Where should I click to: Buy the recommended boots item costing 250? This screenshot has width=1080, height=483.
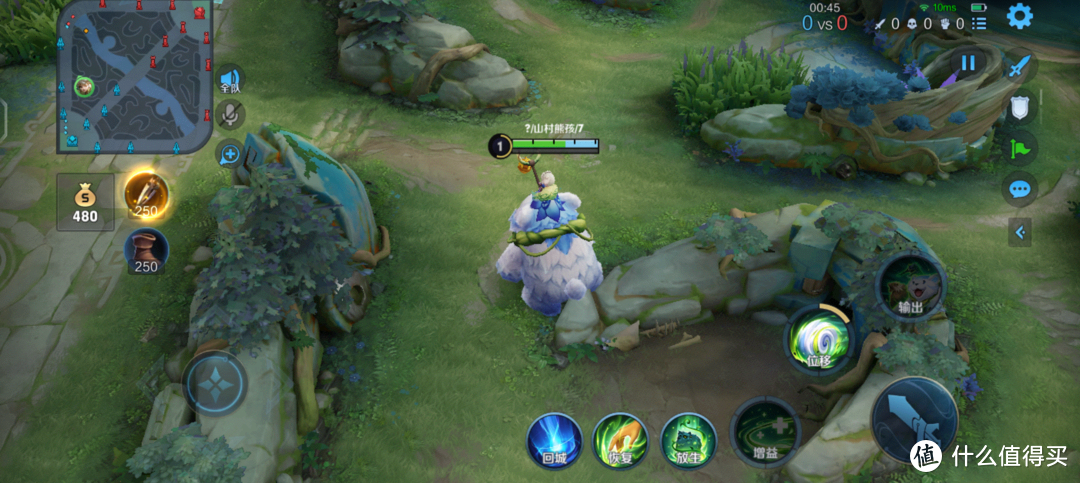(x=146, y=252)
